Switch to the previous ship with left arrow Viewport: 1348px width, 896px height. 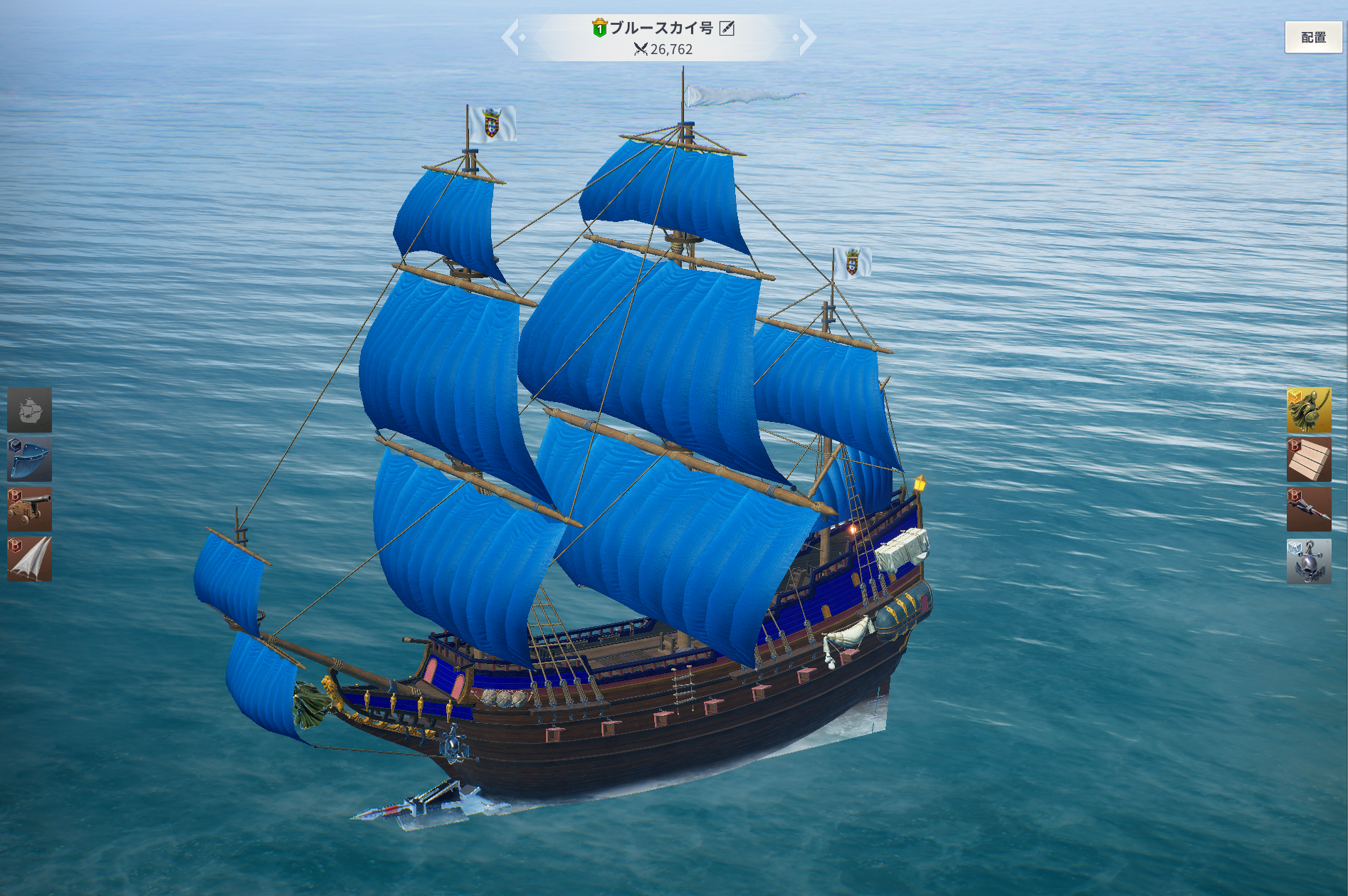pyautogui.click(x=512, y=37)
